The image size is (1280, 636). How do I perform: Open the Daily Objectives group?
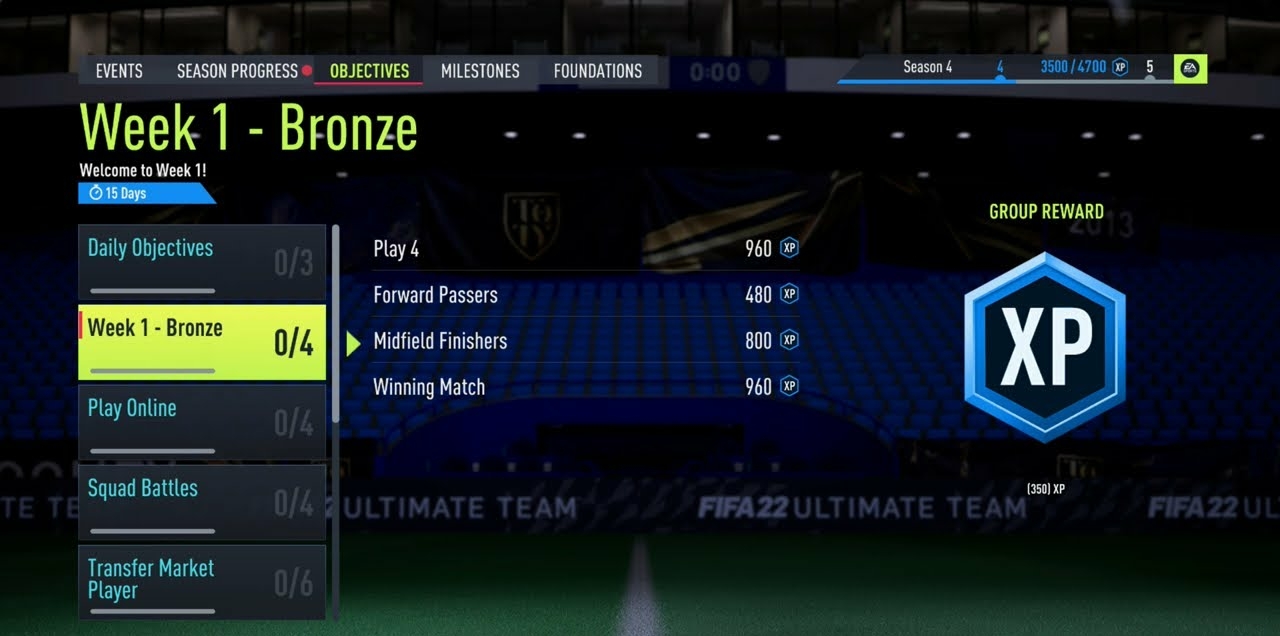point(202,262)
